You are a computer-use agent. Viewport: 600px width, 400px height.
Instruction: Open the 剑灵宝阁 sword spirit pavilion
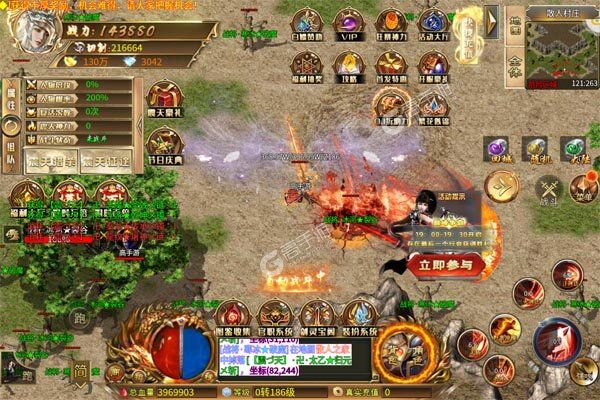pos(317,317)
